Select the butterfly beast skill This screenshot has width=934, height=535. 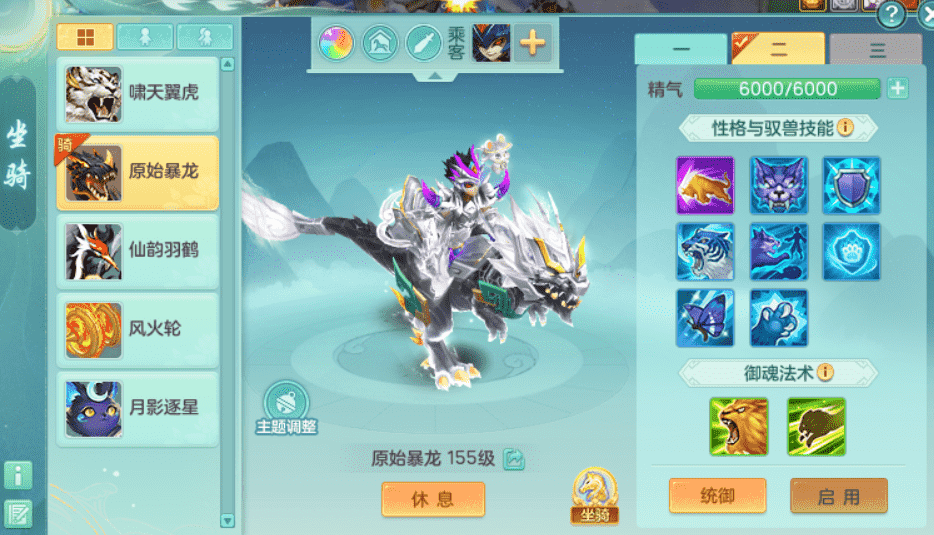pyautogui.click(x=705, y=318)
